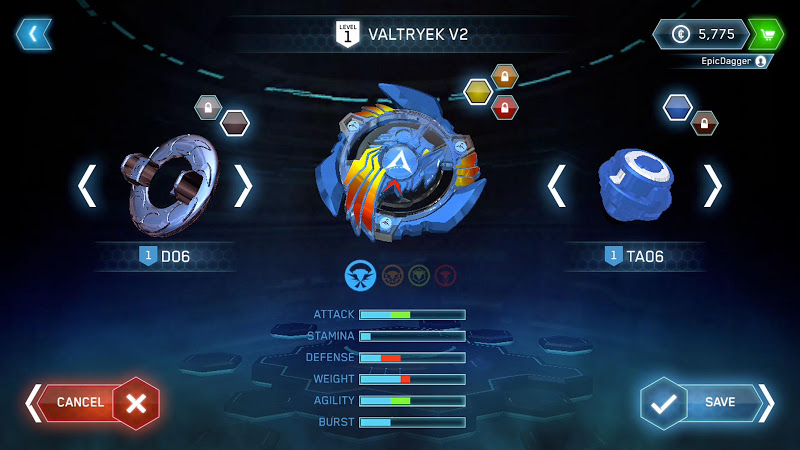Show the next disc after D06
Screen dimensions: 800x450
click(x=243, y=186)
